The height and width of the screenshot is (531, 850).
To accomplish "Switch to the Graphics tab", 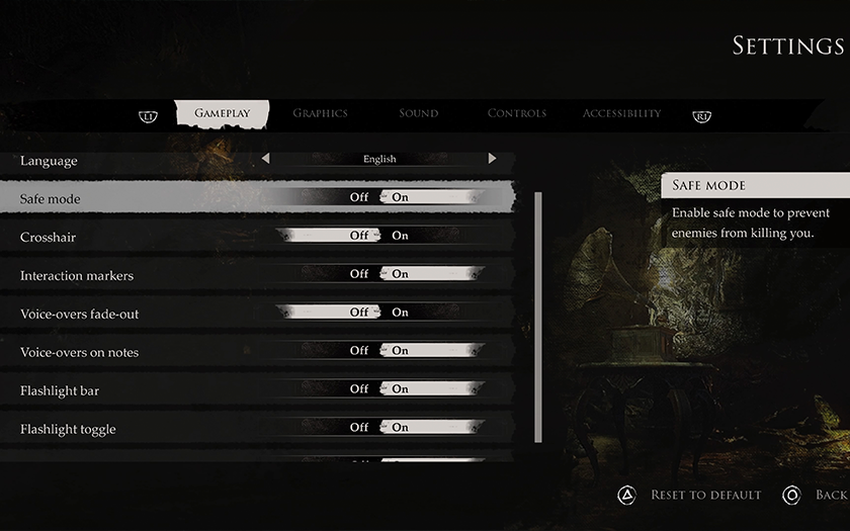I will [x=320, y=113].
